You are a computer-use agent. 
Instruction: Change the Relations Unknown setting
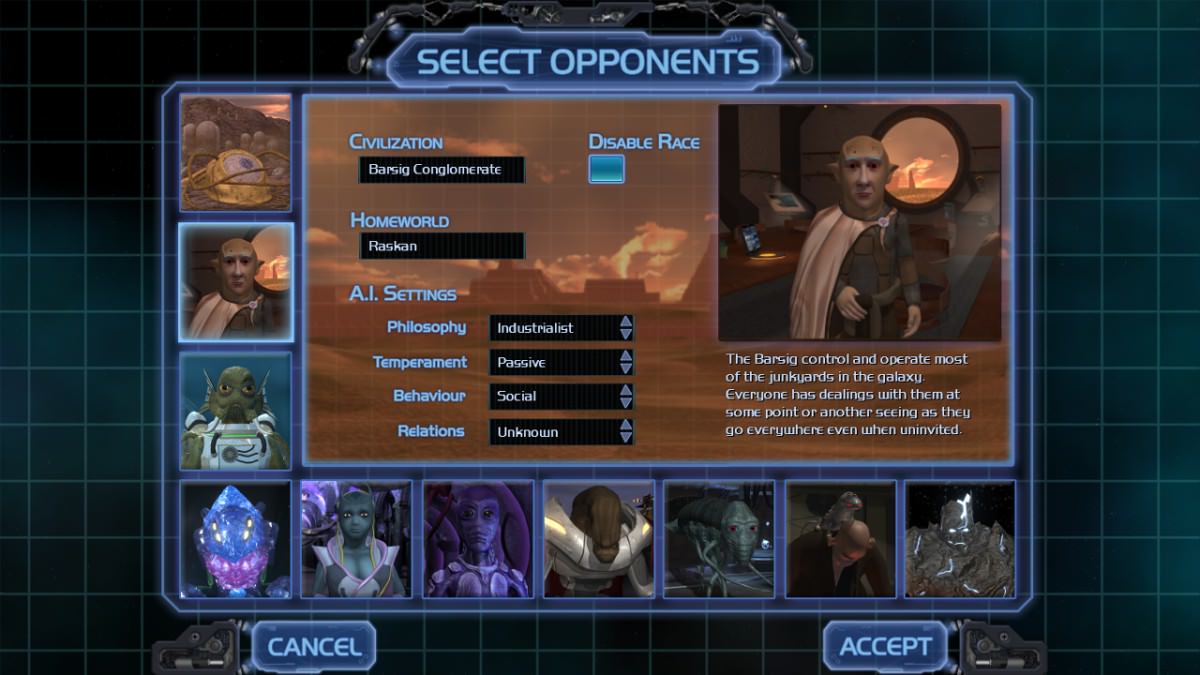pos(561,432)
